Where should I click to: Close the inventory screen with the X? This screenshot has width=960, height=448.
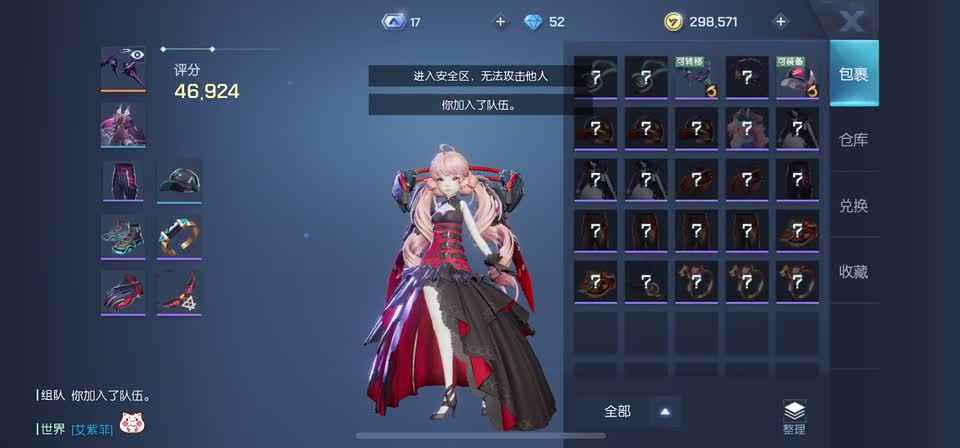click(x=851, y=21)
